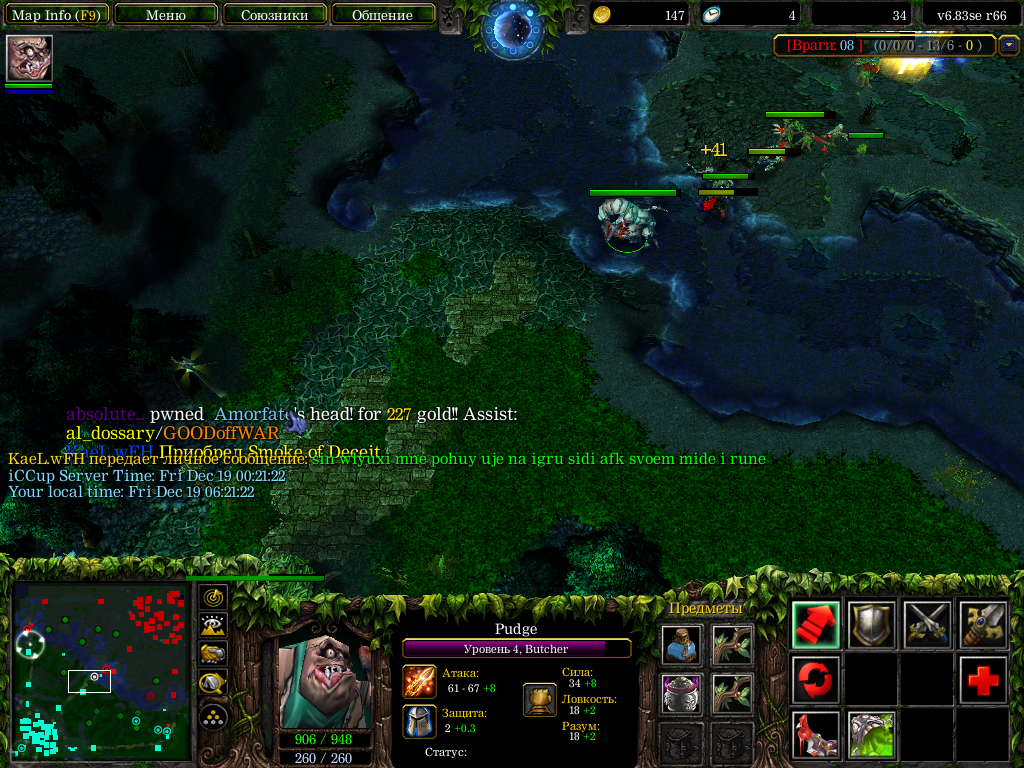The image size is (1024, 768).
Task: Open the Меню game menu
Action: coord(166,15)
